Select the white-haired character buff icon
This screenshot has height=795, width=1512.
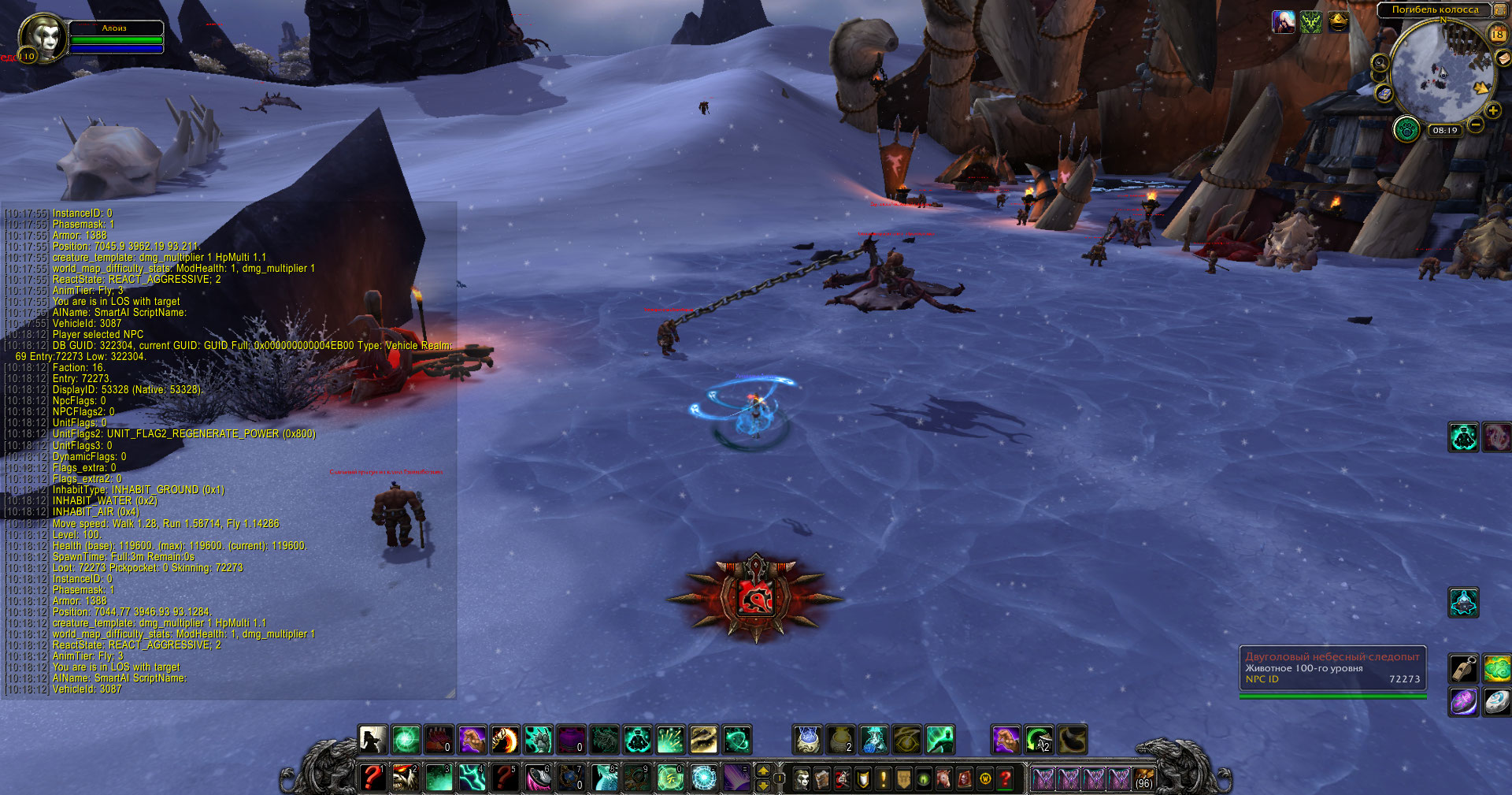point(1284,22)
